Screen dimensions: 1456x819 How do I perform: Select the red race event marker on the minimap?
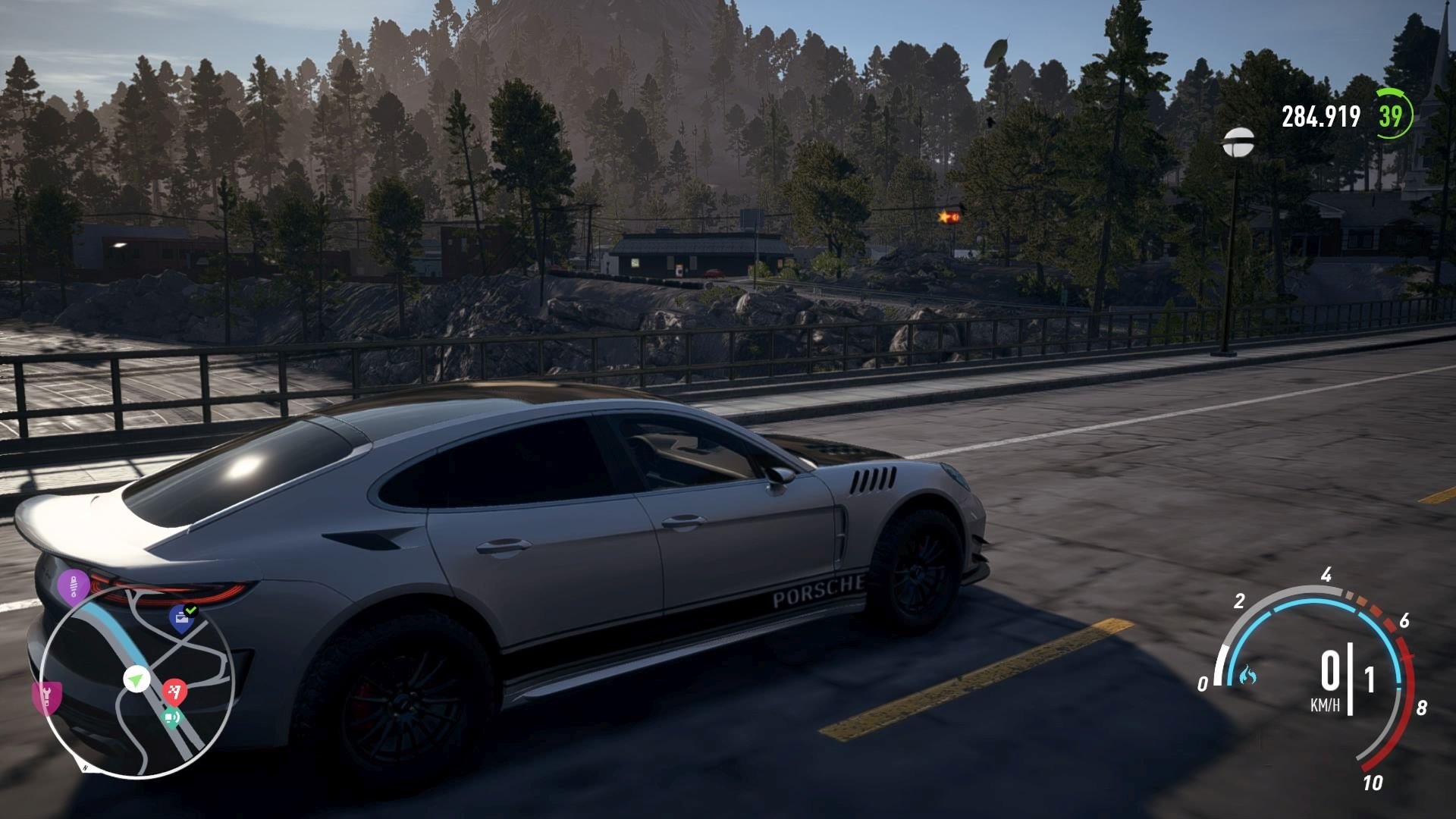tap(174, 692)
